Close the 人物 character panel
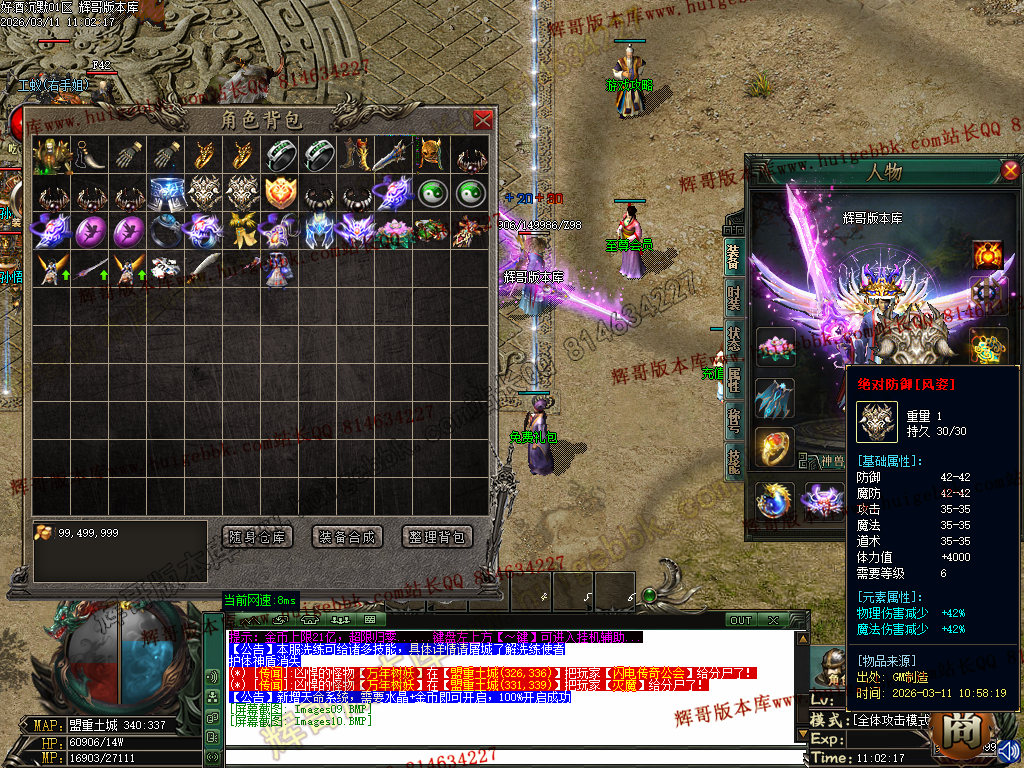1024x768 pixels. [x=1010, y=170]
